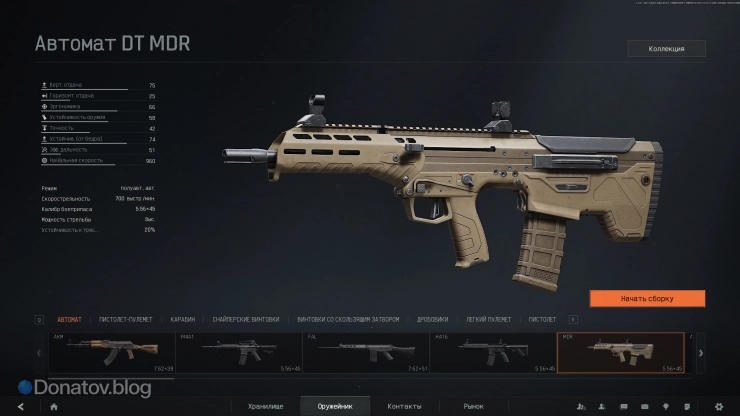Choose the Пистолет category tab
Screen dimensions: 740x416
point(542,319)
